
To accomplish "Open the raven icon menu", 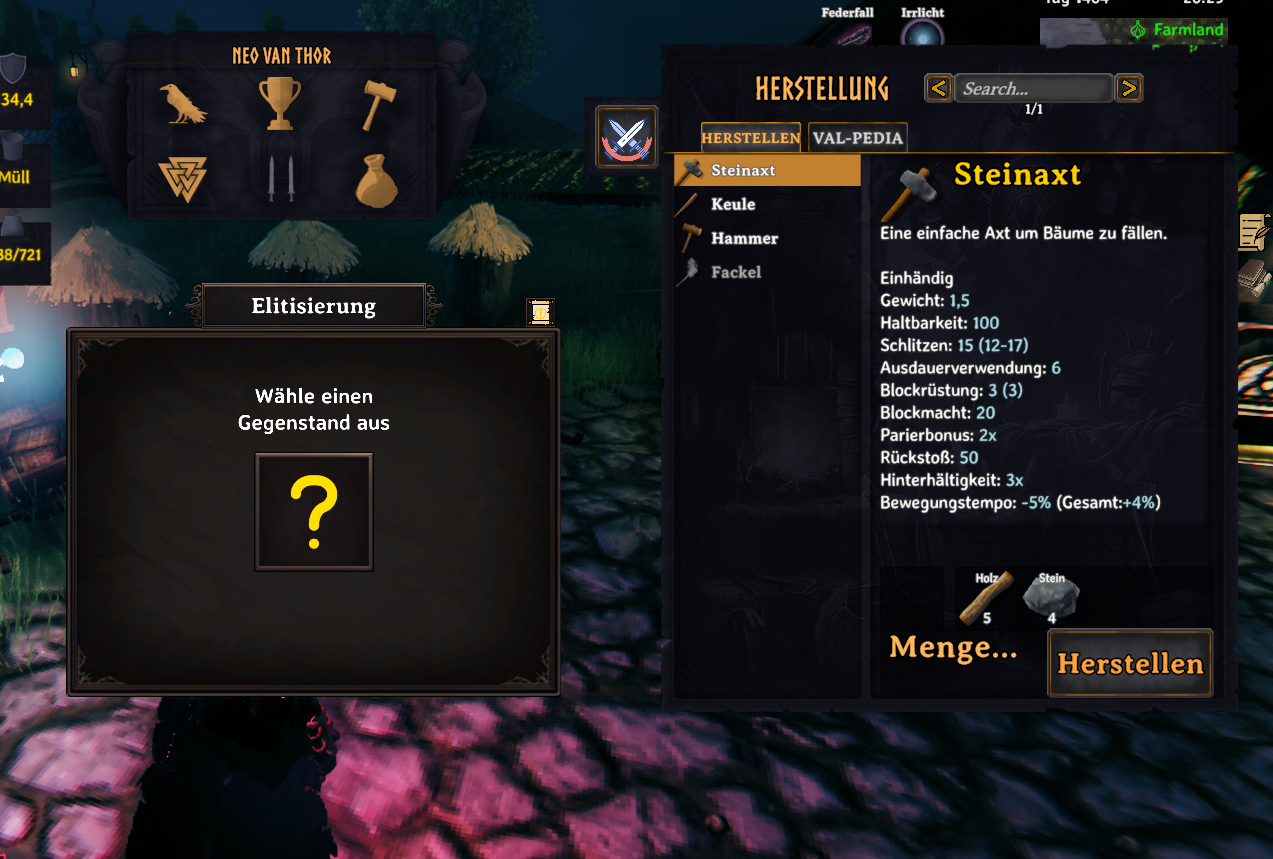I will coord(182,104).
